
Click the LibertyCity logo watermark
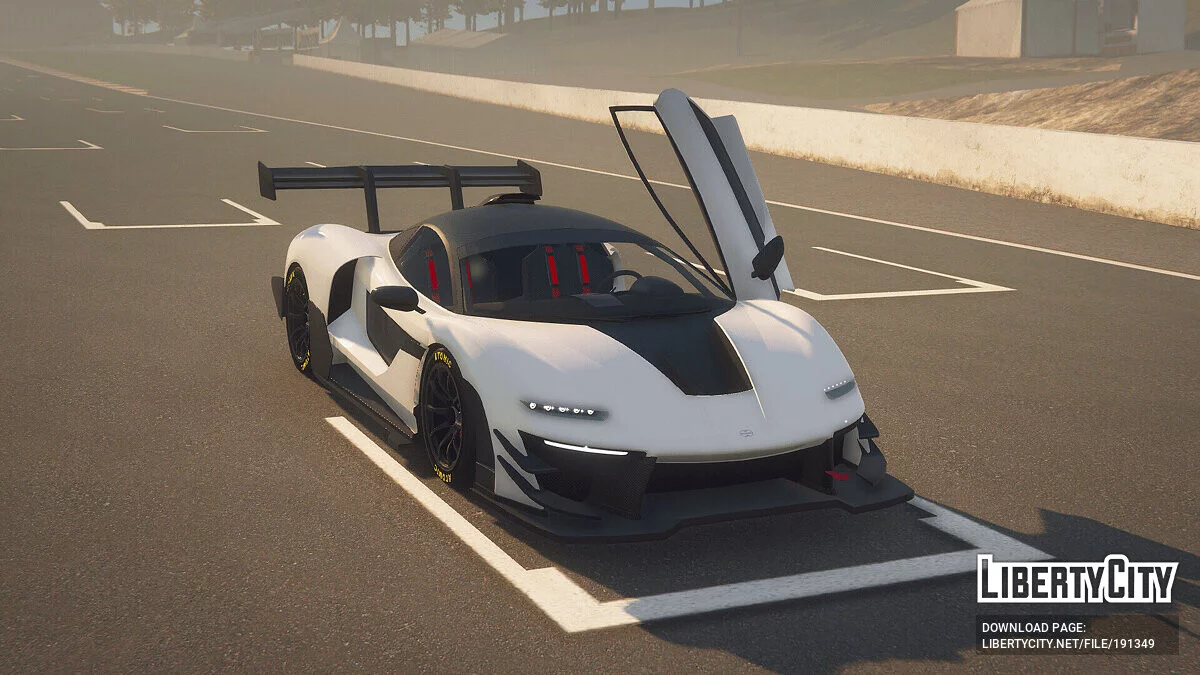(1077, 579)
